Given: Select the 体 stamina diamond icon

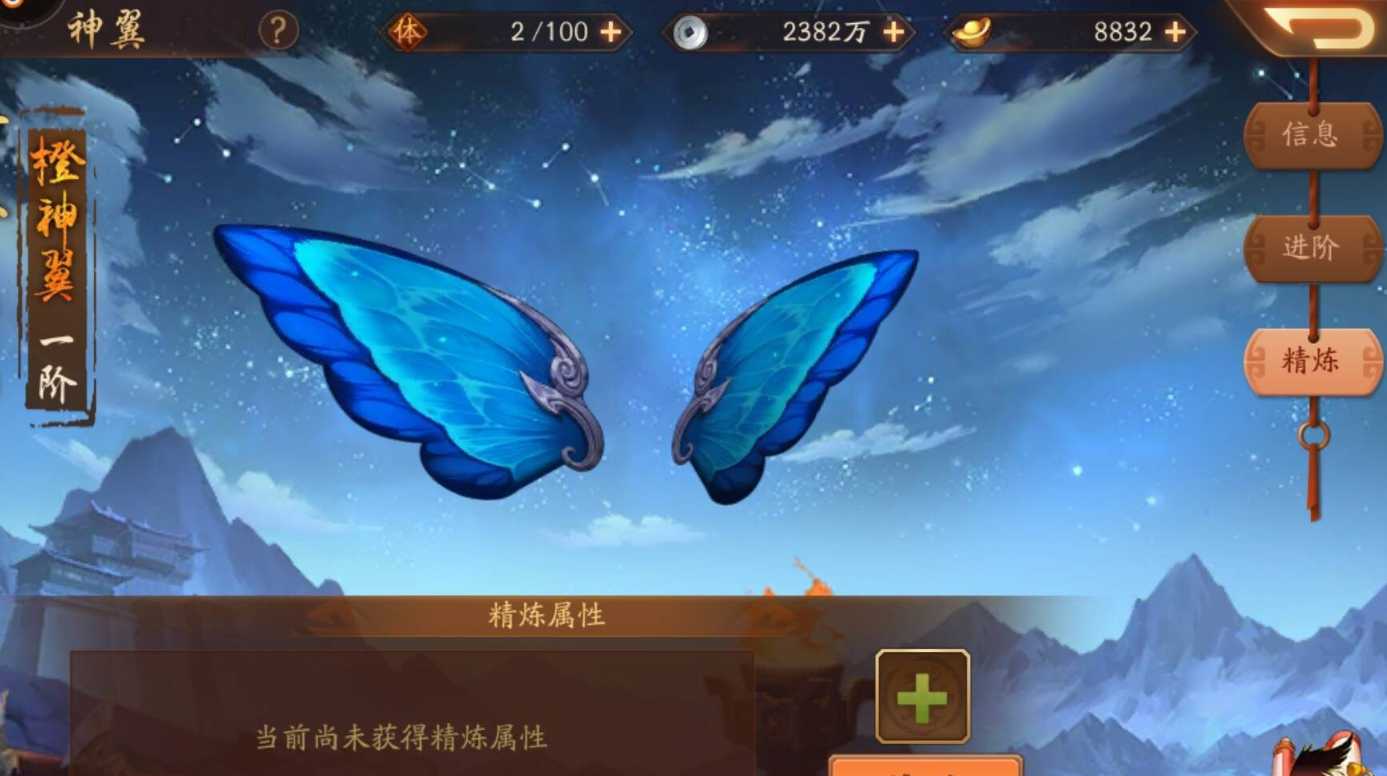Looking at the screenshot, I should (411, 31).
